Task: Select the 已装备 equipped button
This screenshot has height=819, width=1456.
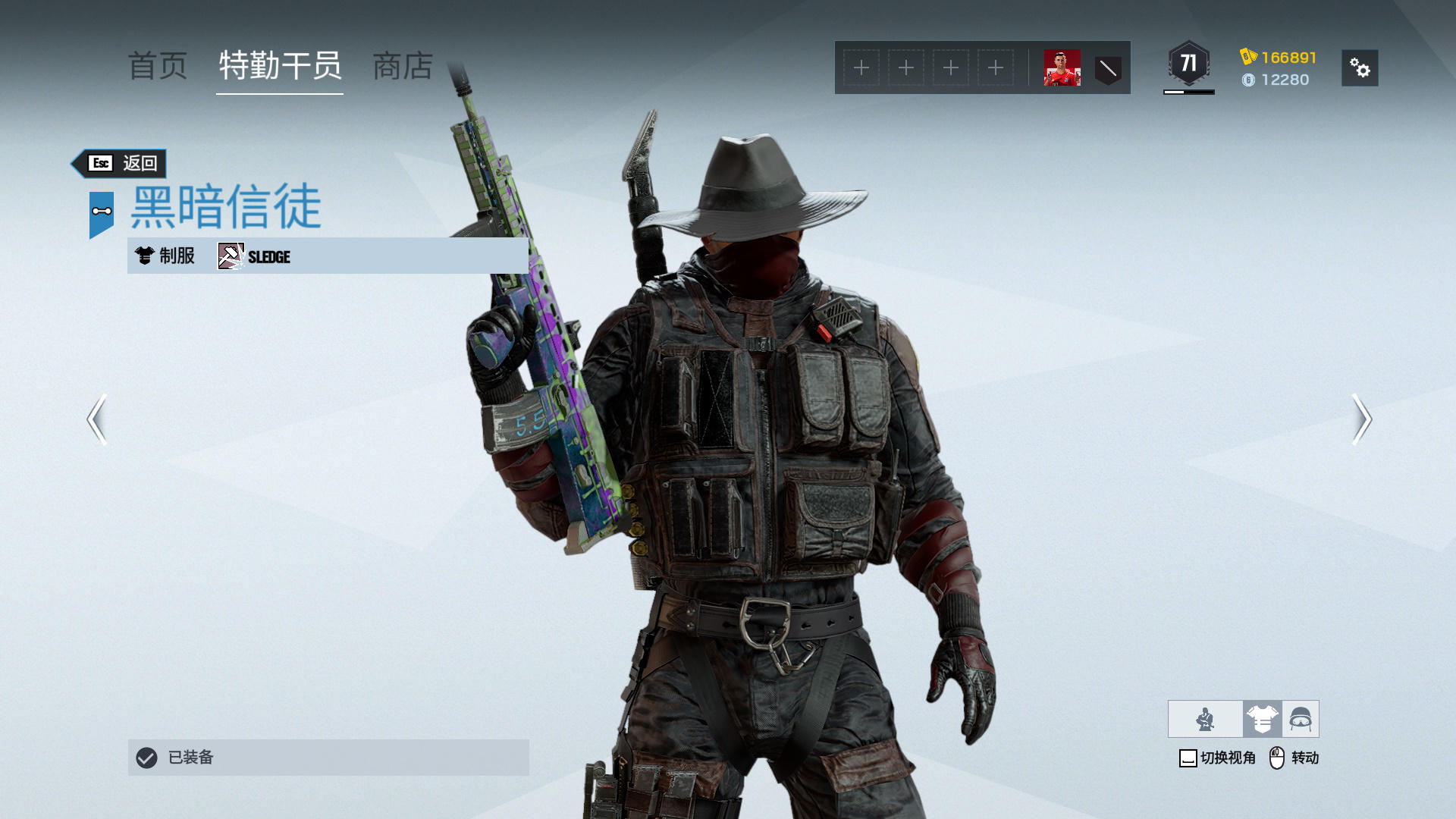Action: pos(328,757)
